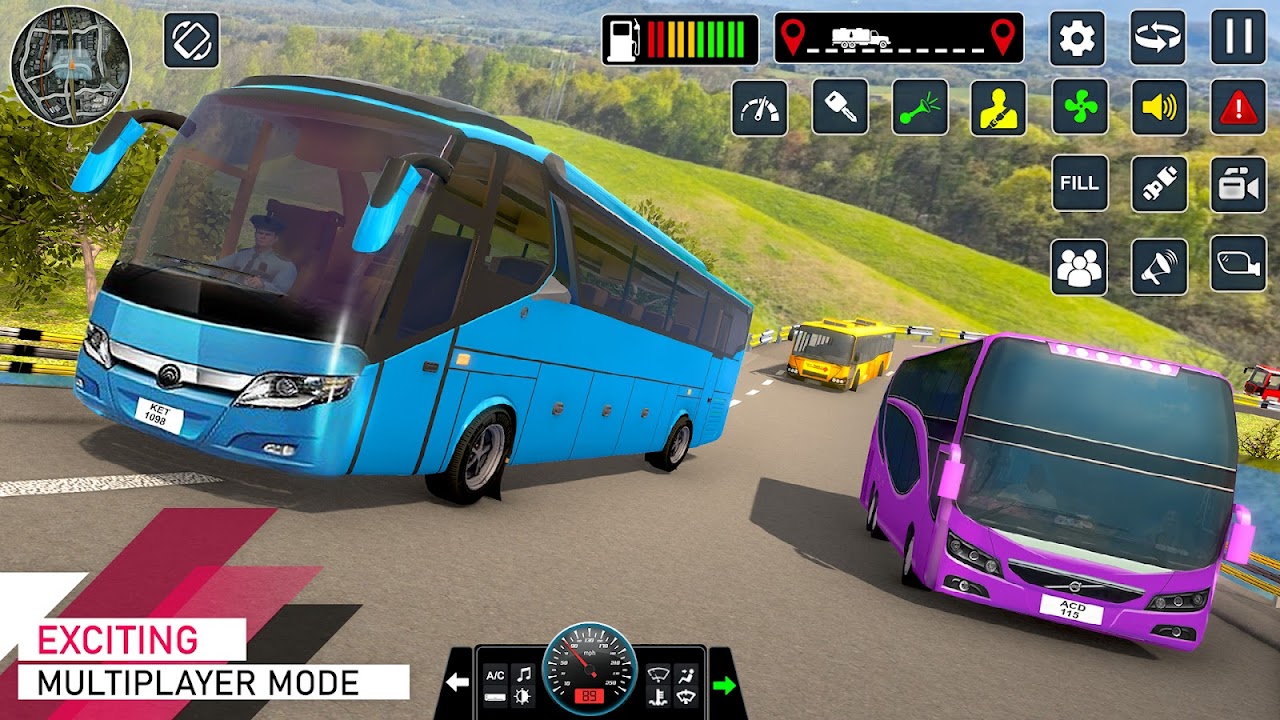Turn the ignition key button
Screen dimensions: 1280x720
pos(839,107)
